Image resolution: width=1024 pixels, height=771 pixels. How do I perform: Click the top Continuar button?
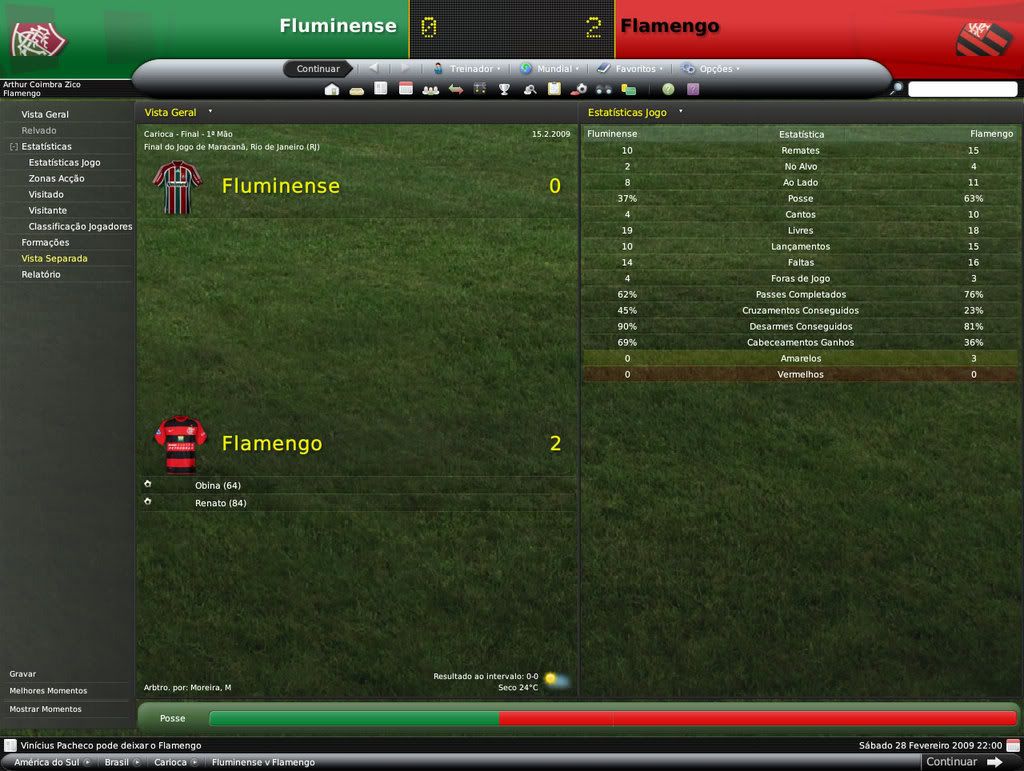click(318, 69)
